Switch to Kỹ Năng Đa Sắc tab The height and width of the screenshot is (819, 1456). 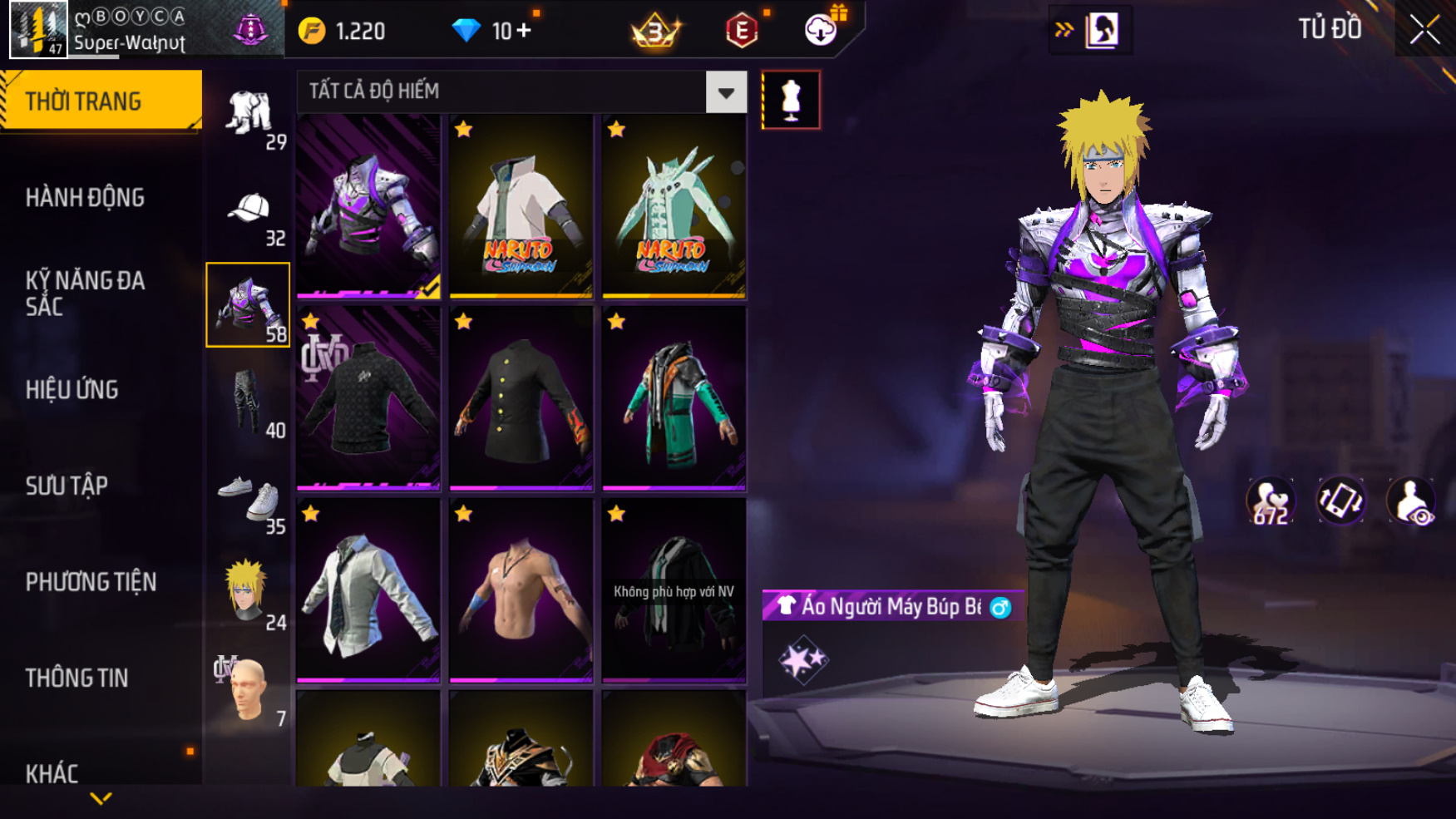pyautogui.click(x=85, y=294)
